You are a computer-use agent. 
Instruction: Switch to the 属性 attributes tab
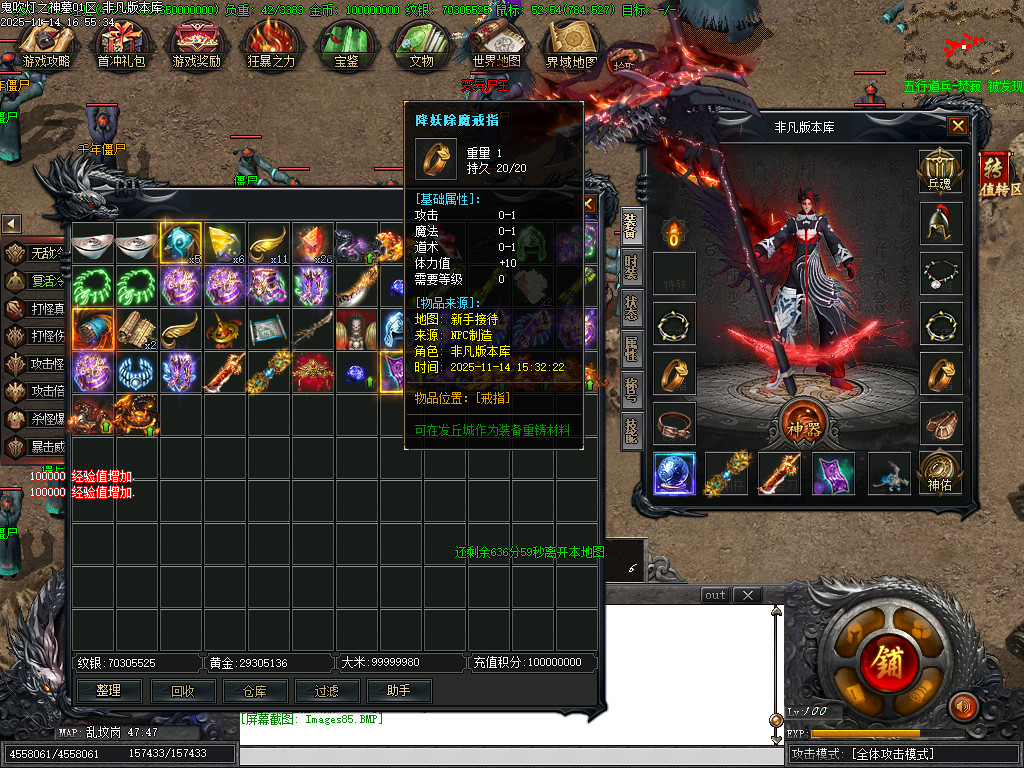click(631, 350)
